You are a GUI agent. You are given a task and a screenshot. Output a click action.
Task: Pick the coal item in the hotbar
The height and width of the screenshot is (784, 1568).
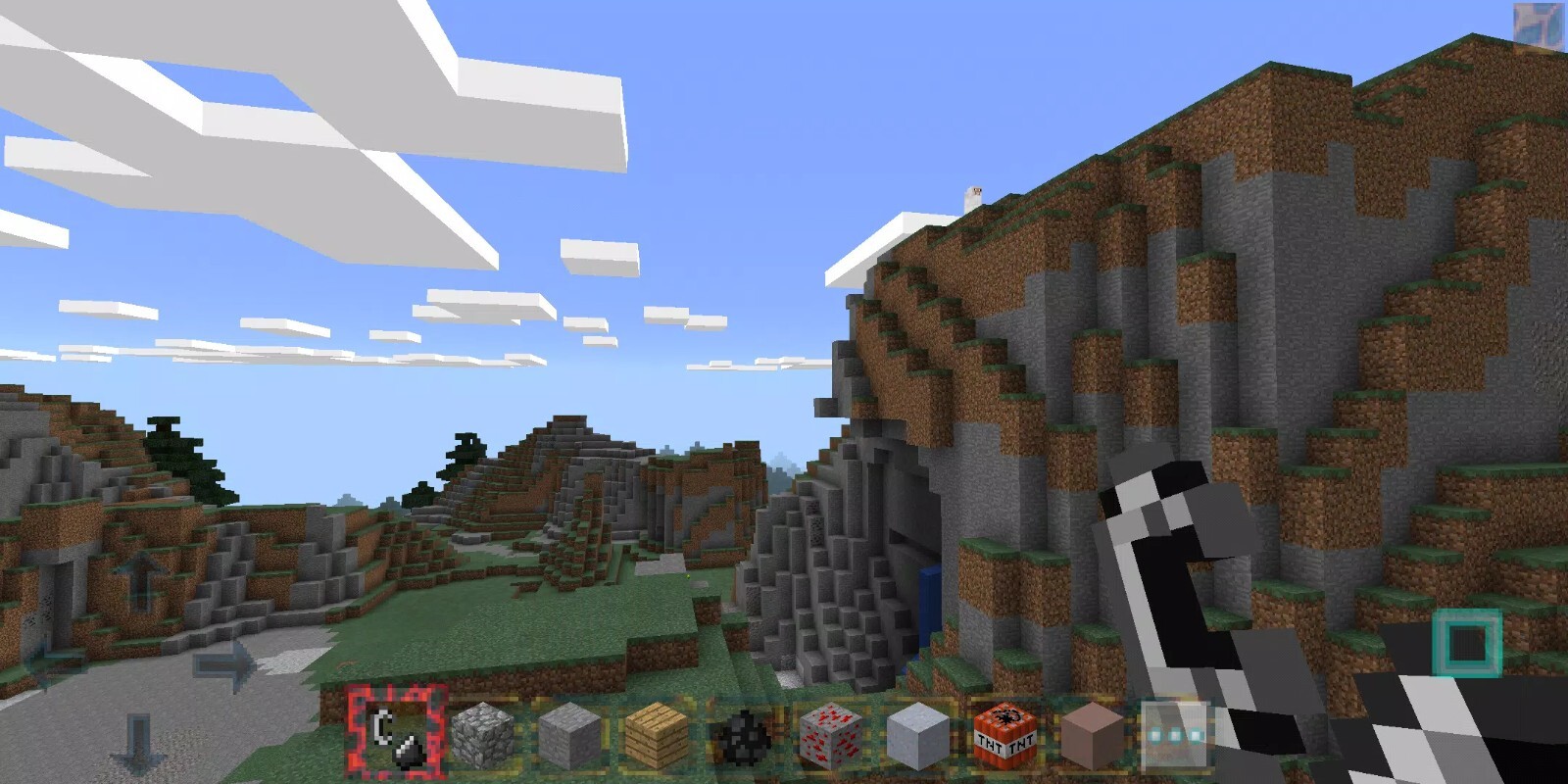(741, 734)
